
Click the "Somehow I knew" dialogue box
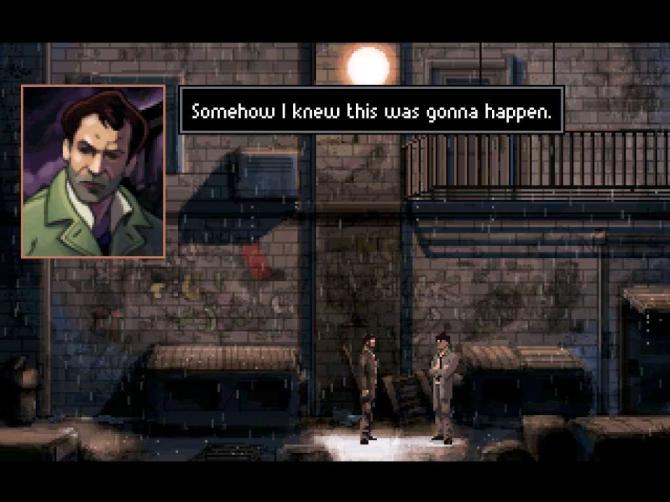[371, 110]
